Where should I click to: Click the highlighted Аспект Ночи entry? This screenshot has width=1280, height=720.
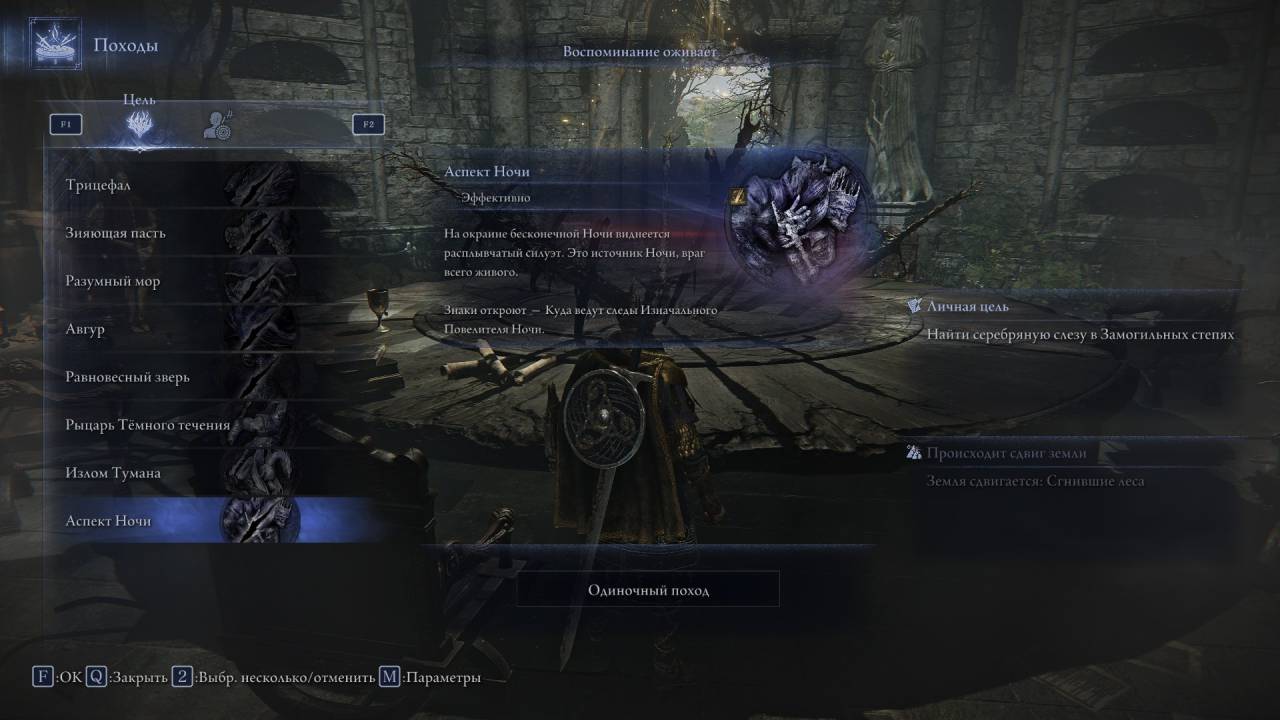(x=180, y=521)
